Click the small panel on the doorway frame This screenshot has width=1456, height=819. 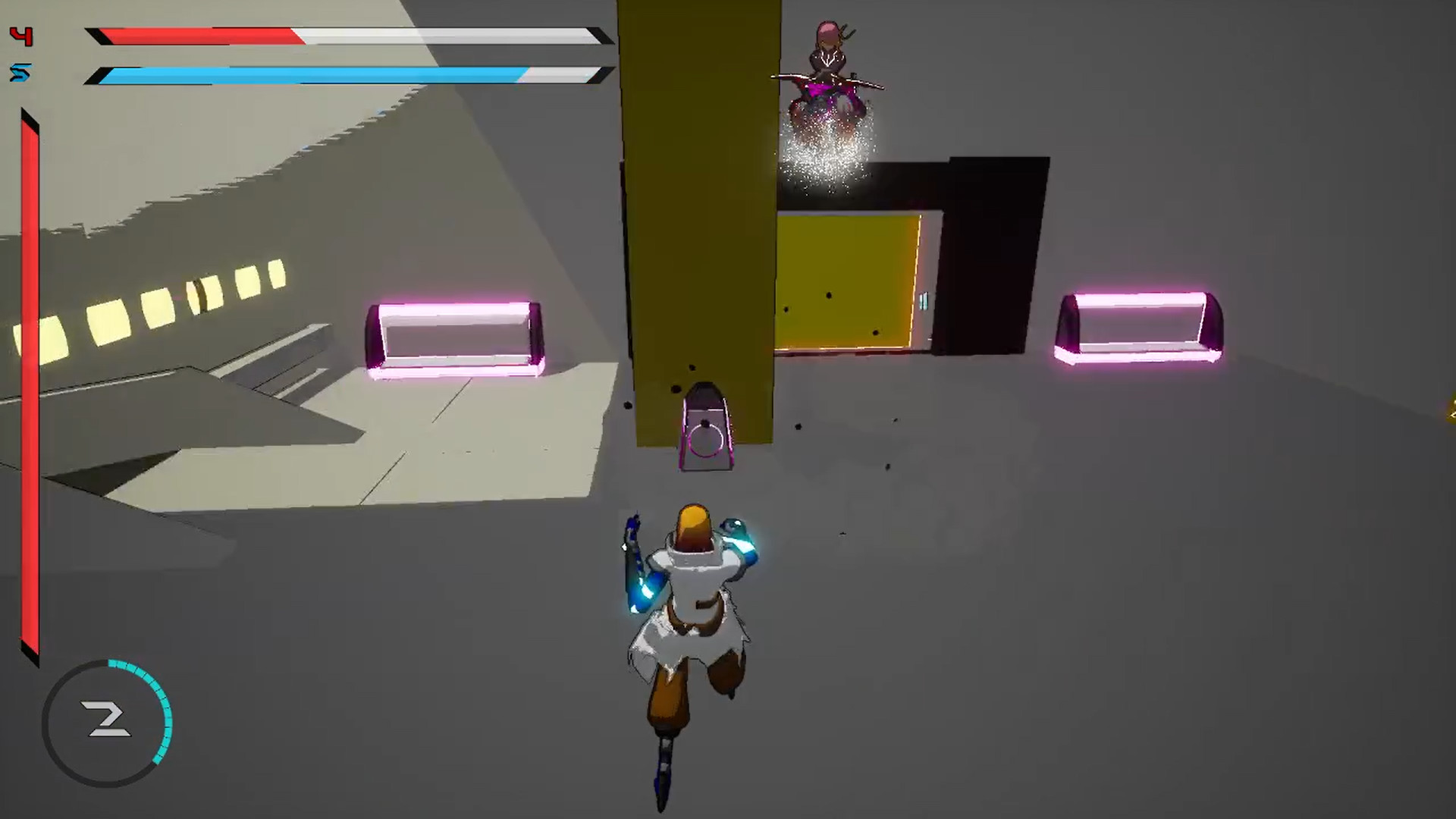pos(922,302)
